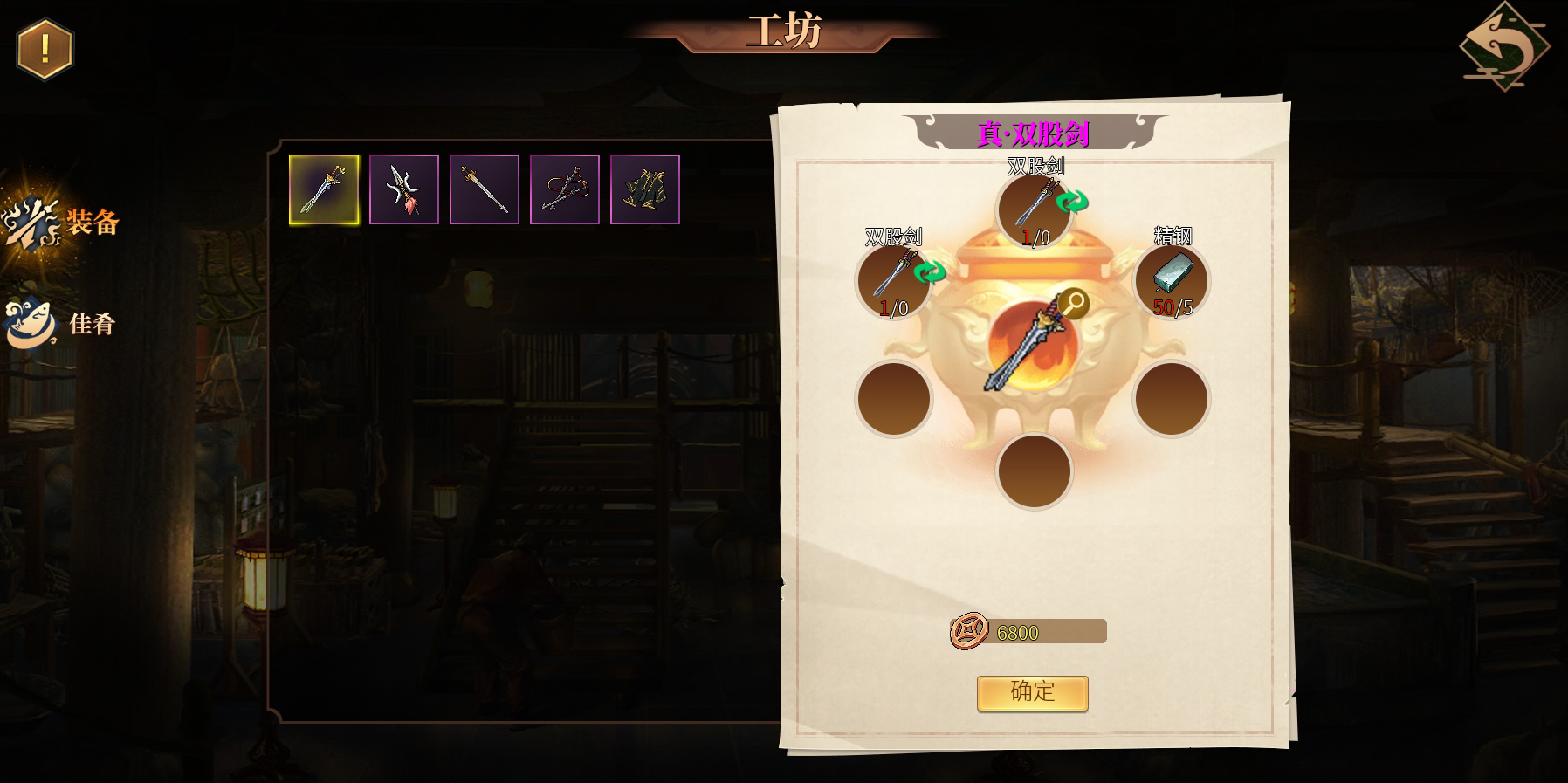This screenshot has height=783, width=1568.
Task: Confirm crafting with the 确定 button
Action: [x=1032, y=693]
